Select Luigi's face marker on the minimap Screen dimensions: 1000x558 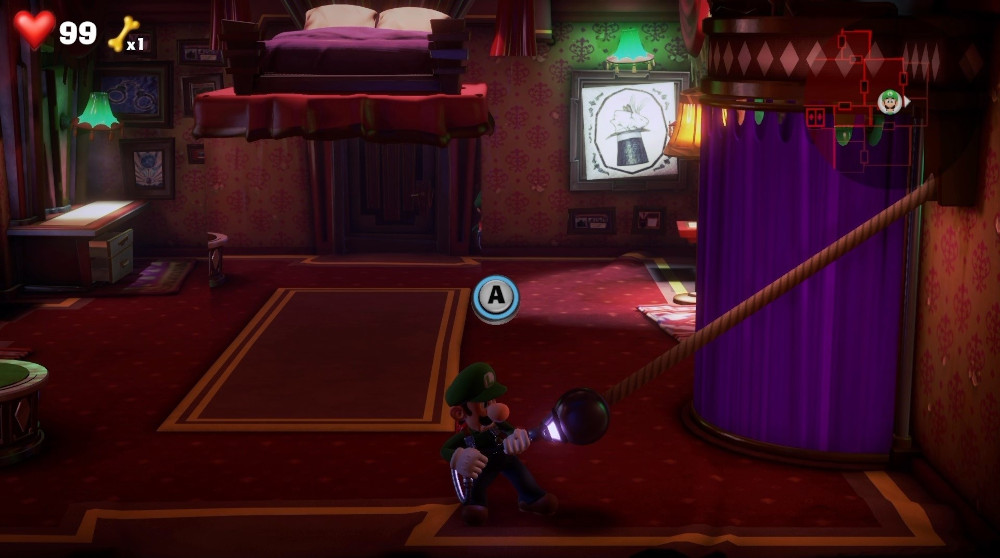pos(889,101)
